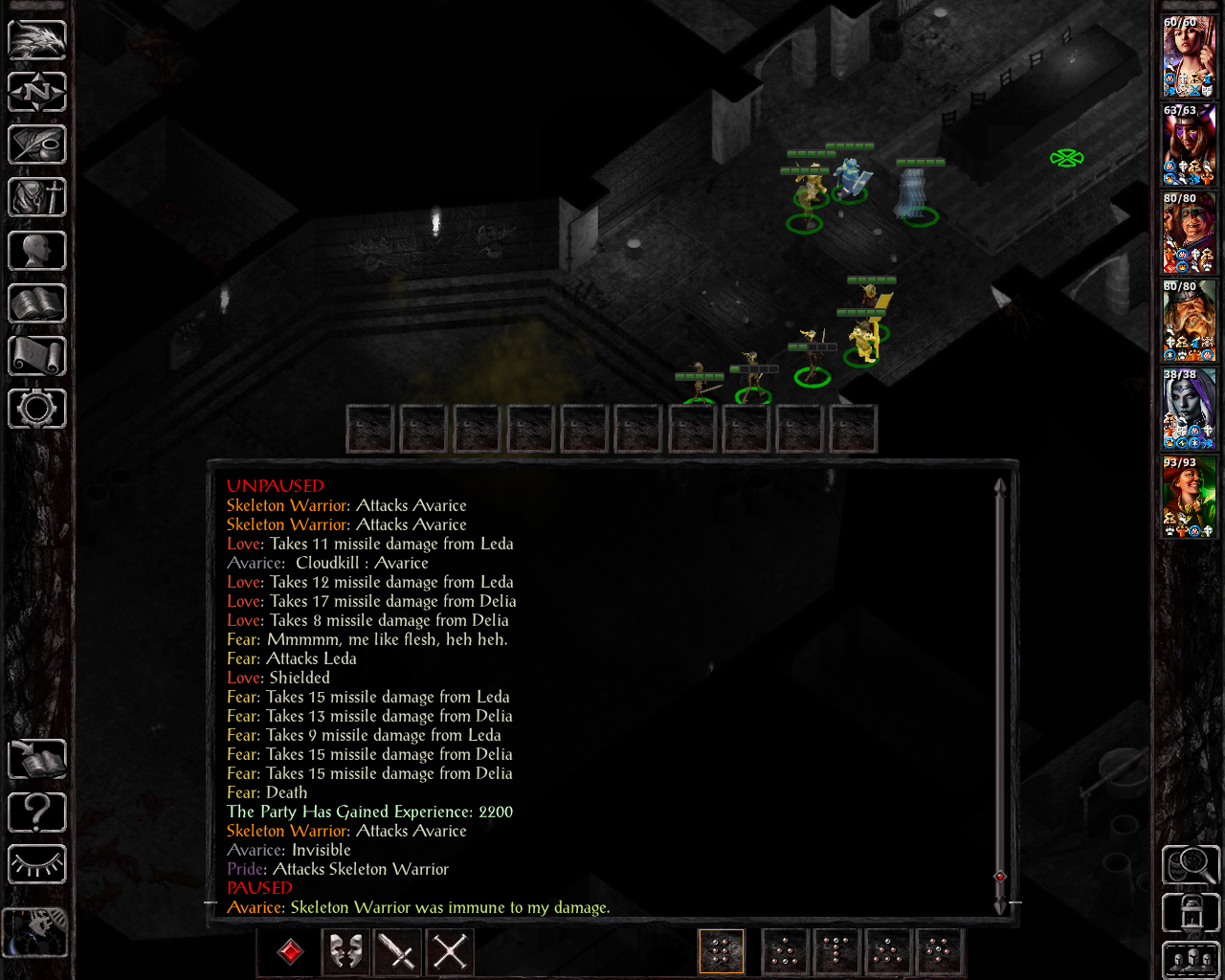Viewport: 1225px width, 980px height.
Task: Open help with the question mark button
Action: pos(37,813)
